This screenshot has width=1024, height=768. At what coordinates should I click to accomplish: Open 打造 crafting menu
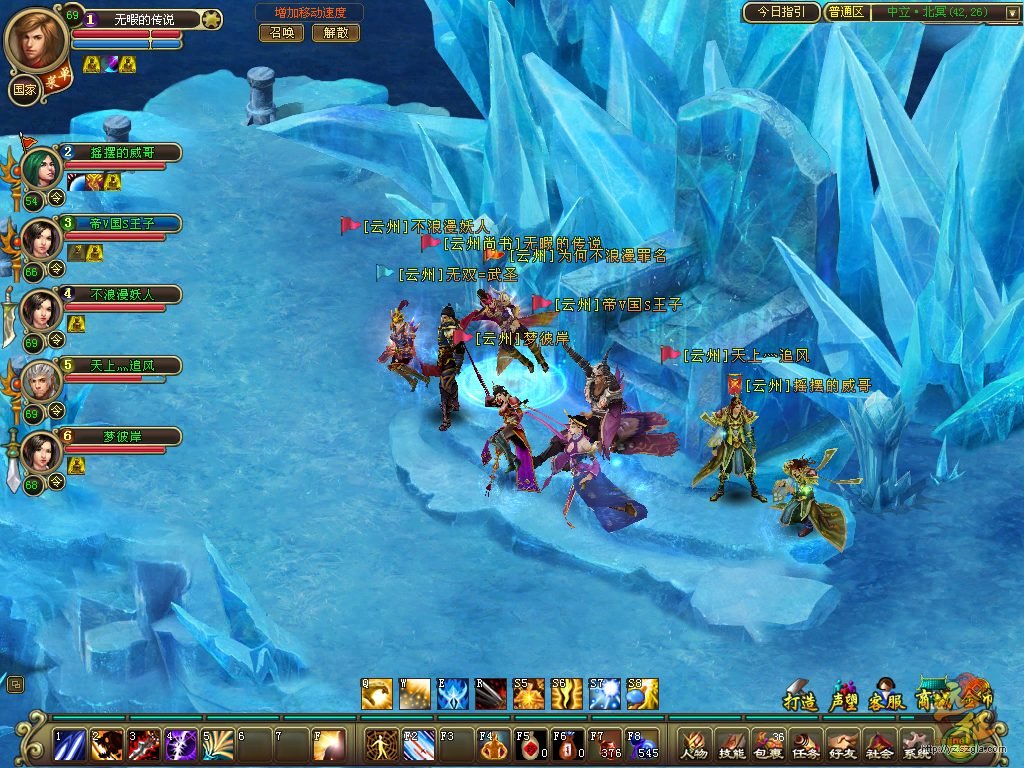800,697
